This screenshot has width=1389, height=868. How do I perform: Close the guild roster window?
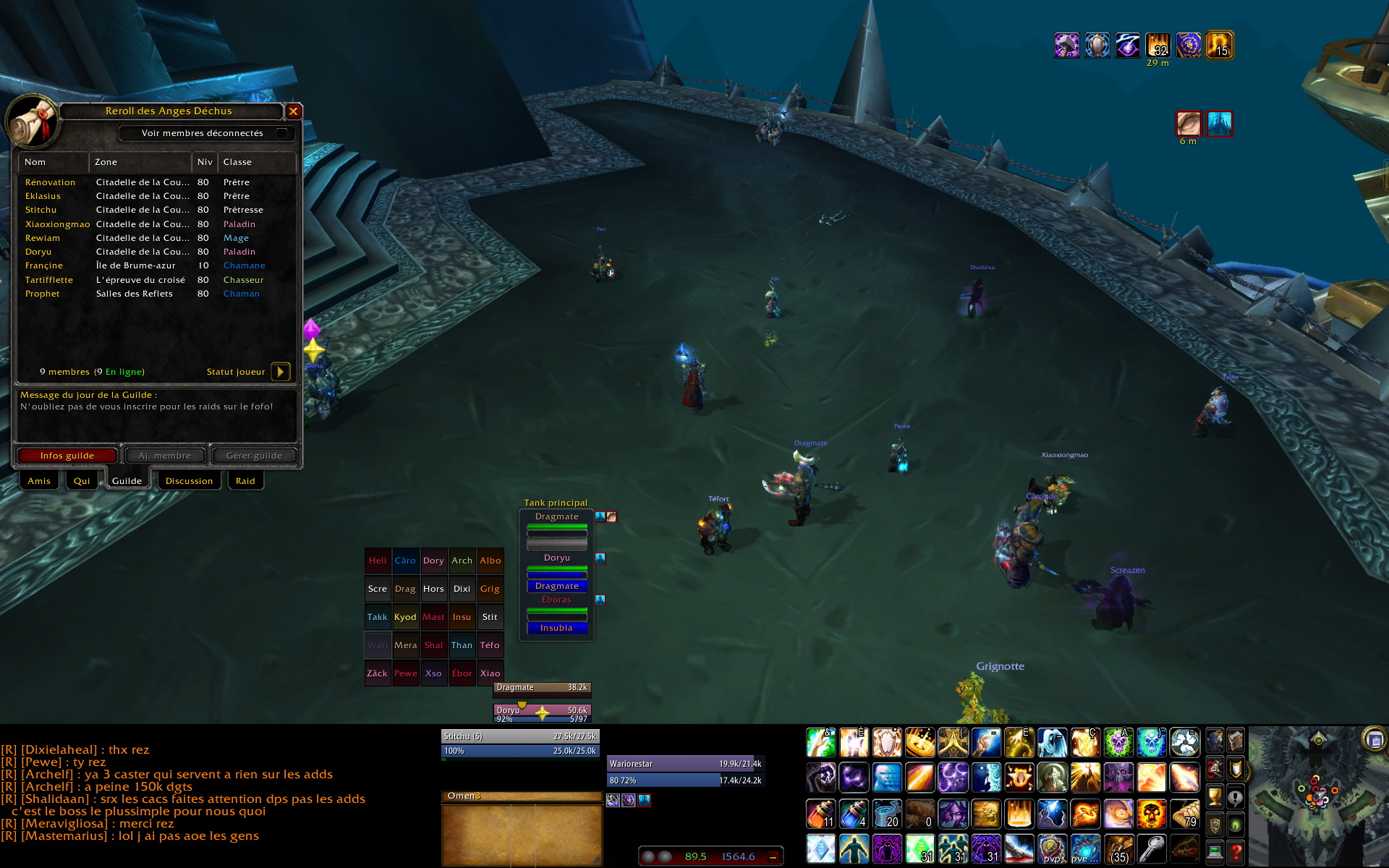[293, 111]
